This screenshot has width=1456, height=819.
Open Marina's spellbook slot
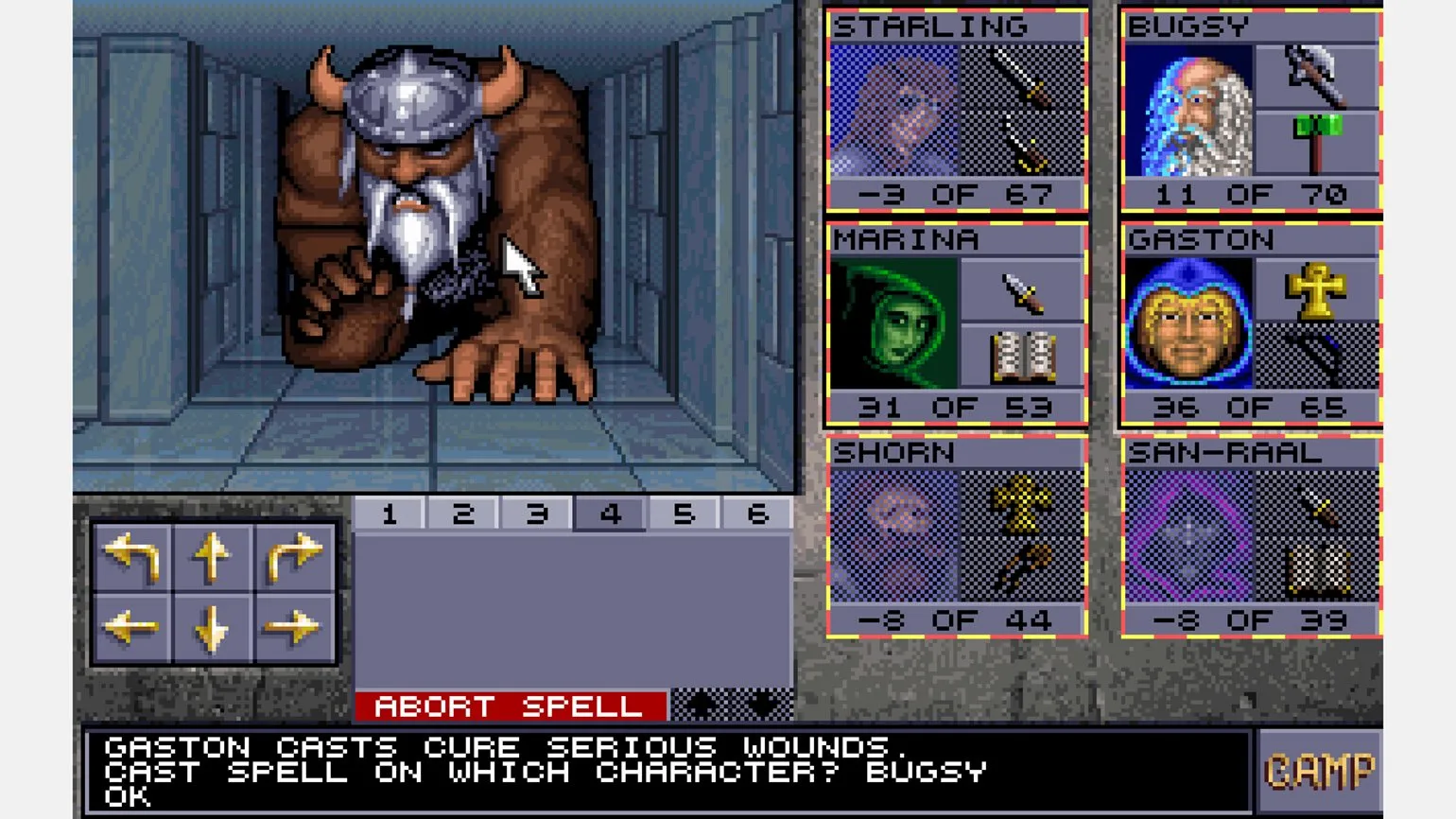click(x=1022, y=357)
